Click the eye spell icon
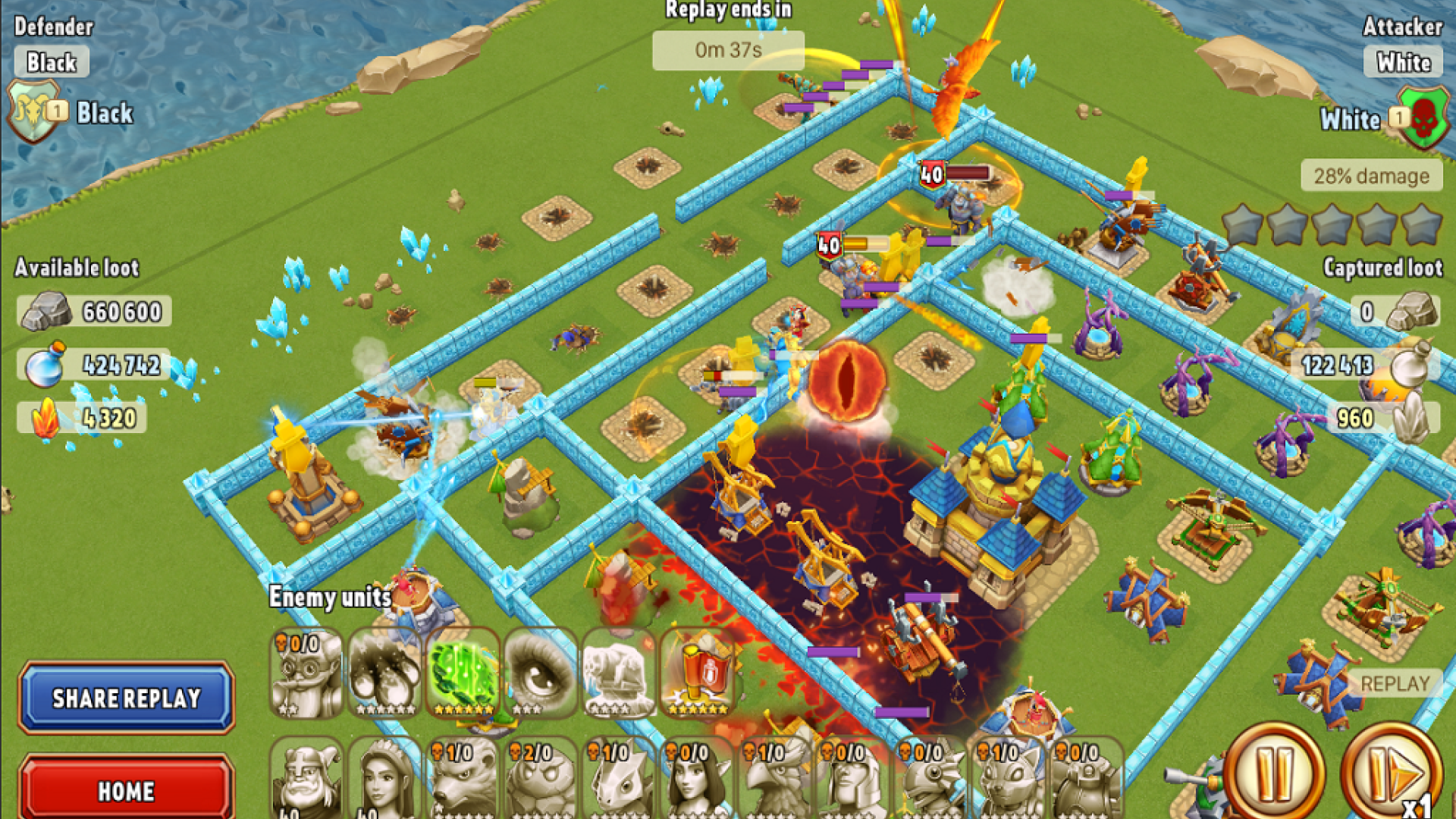The height and width of the screenshot is (819, 1456). [540, 673]
